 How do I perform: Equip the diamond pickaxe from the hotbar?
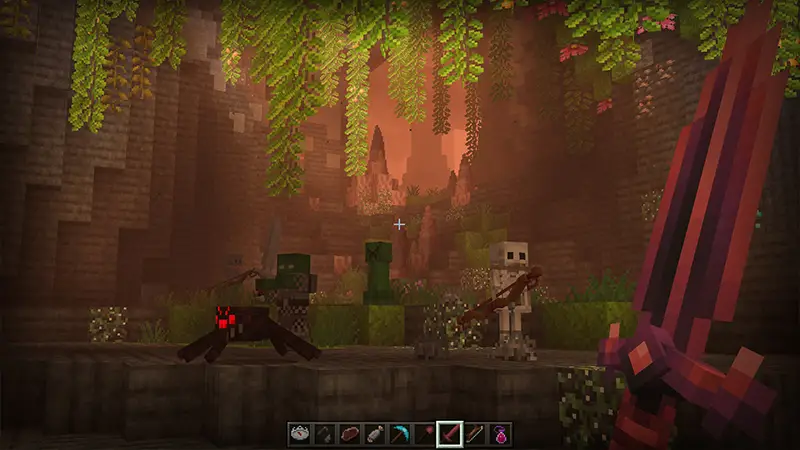pos(400,433)
